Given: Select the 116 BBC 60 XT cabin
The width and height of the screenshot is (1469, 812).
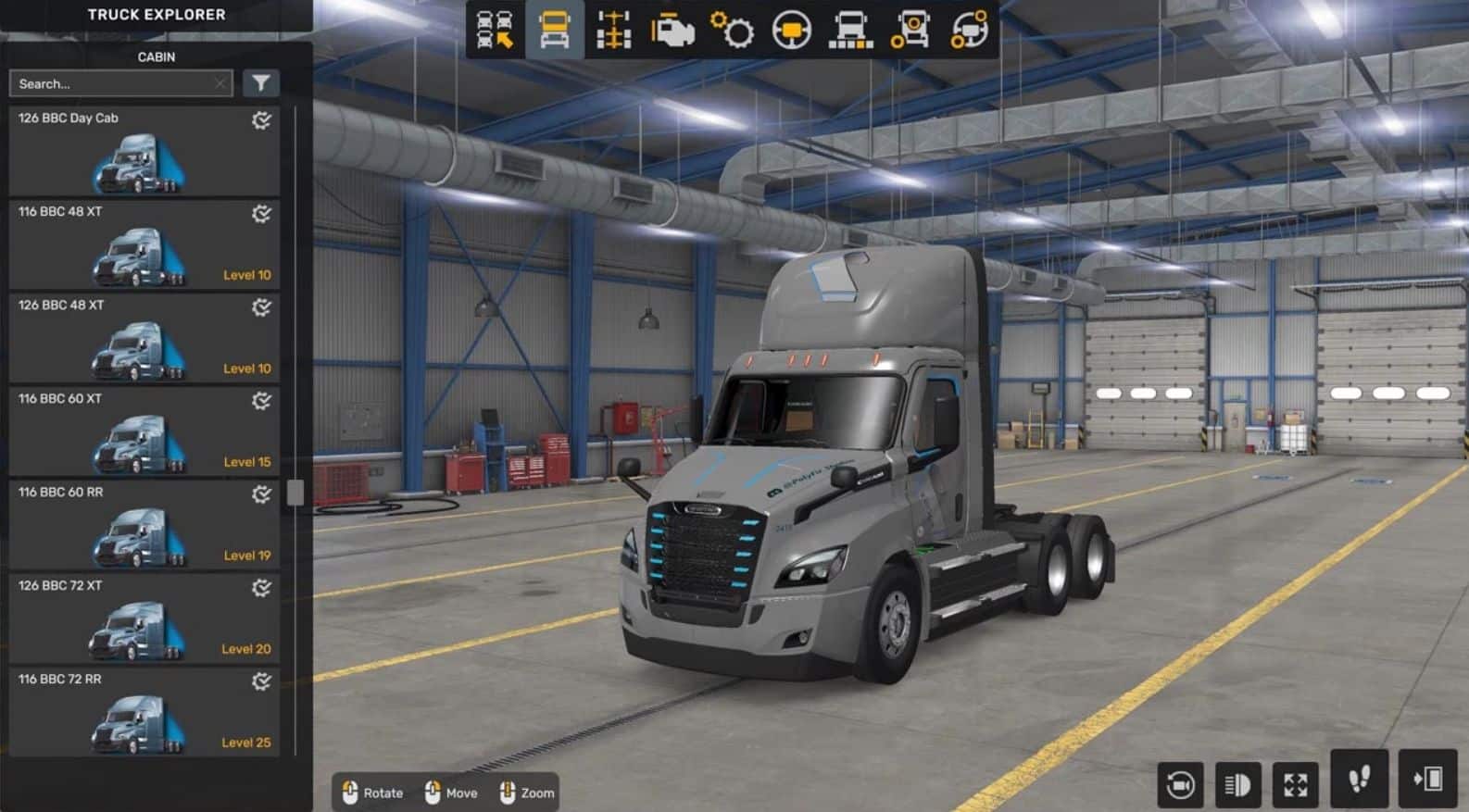Looking at the screenshot, I should click(144, 431).
